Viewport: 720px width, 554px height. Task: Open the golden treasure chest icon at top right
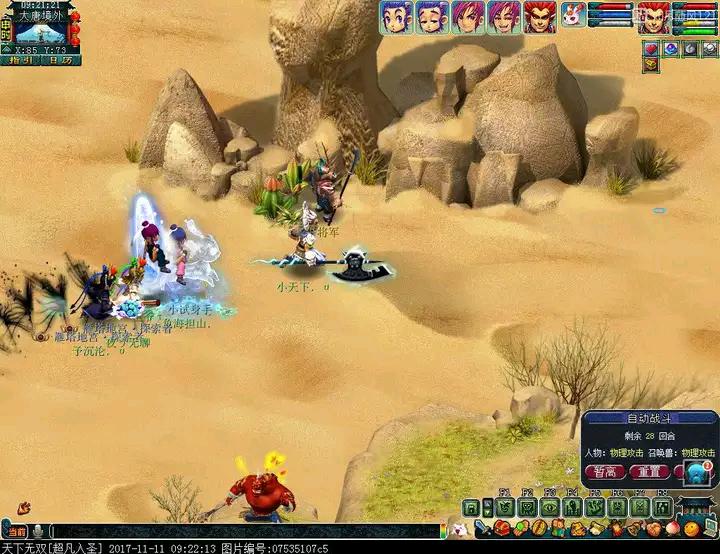pyautogui.click(x=649, y=64)
